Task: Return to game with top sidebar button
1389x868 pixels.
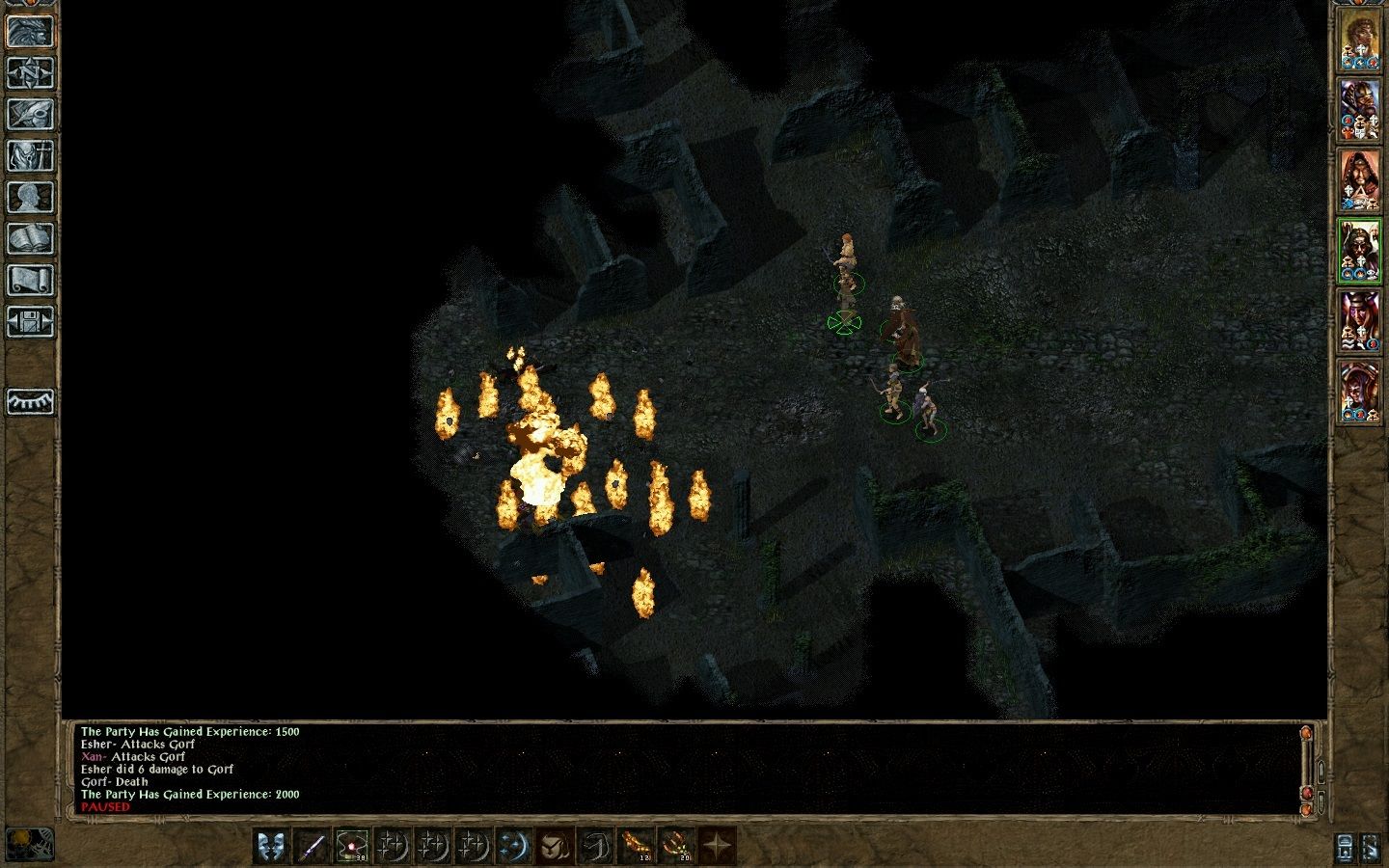Action: (x=30, y=31)
